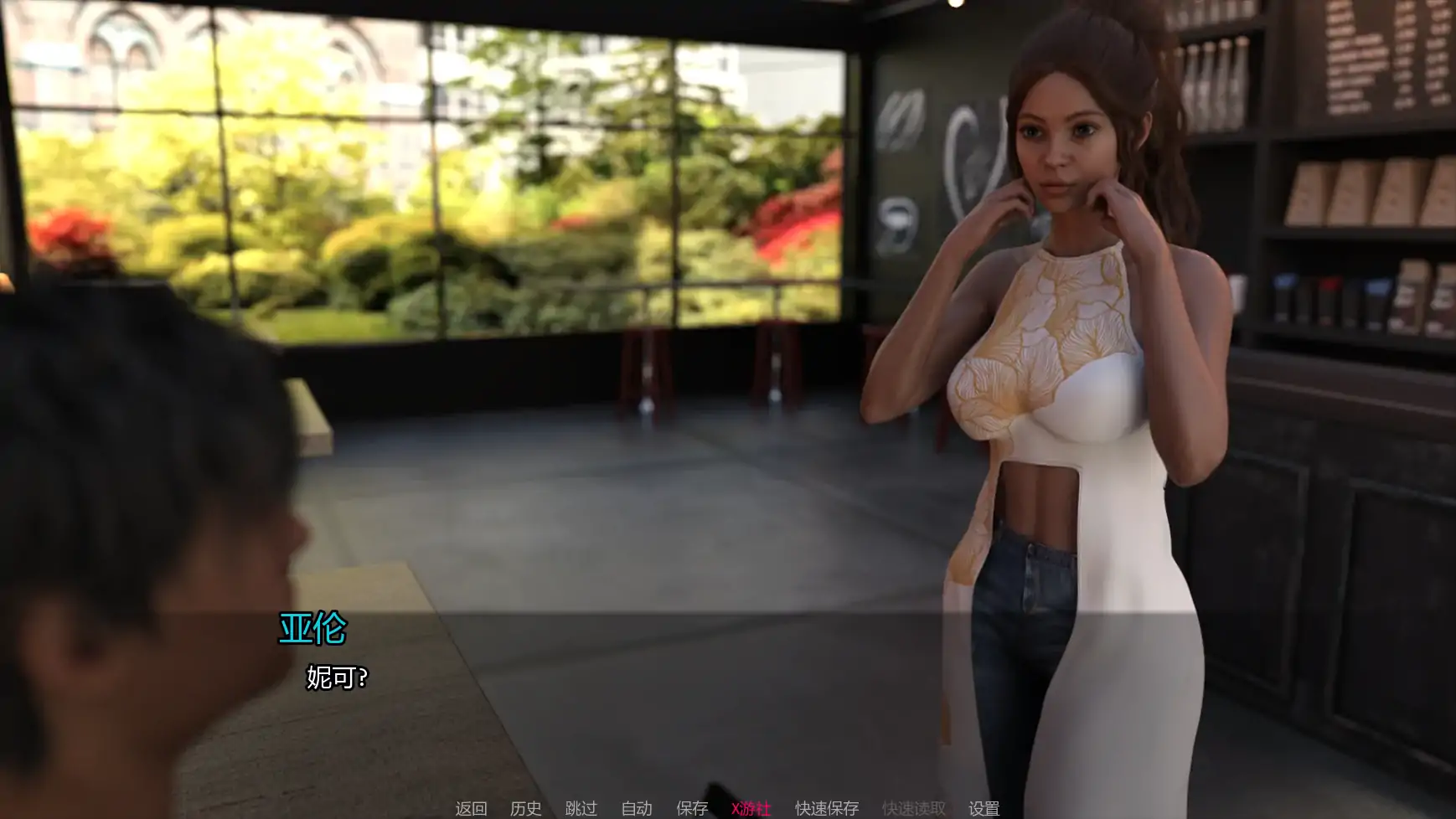Go back with the 返回 button
This screenshot has height=819, width=1456.
[471, 808]
